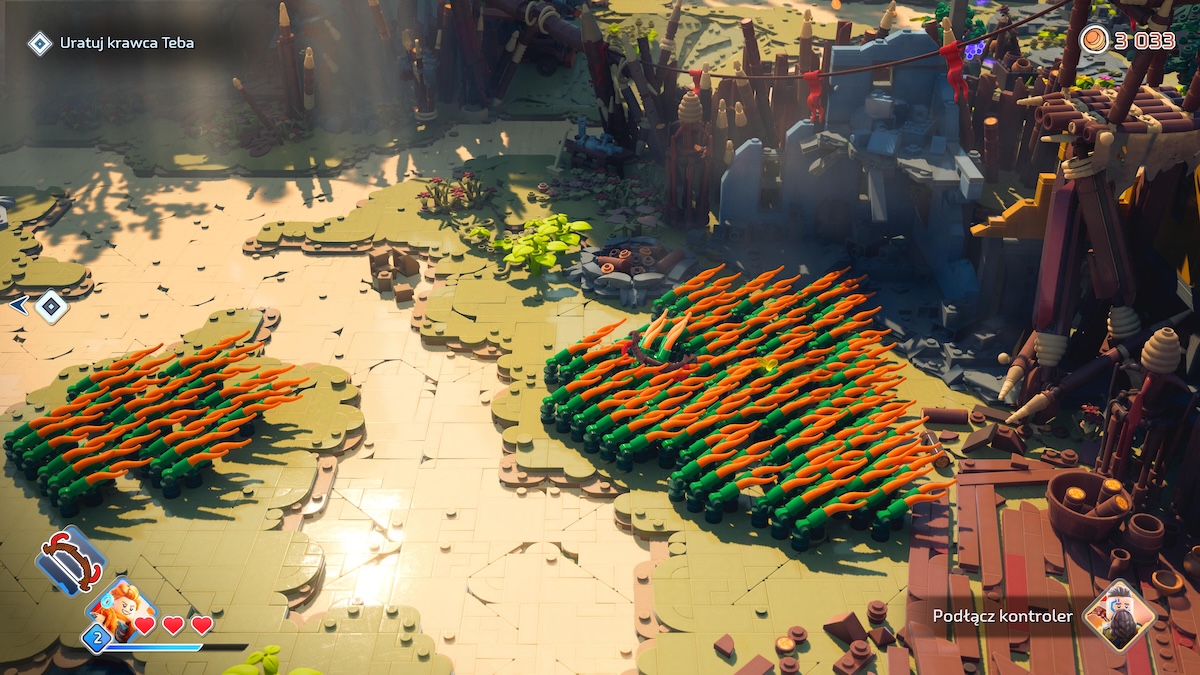Viewport: 1200px width, 675px height.
Task: Select the bearded second player portrait
Action: [x=1119, y=615]
